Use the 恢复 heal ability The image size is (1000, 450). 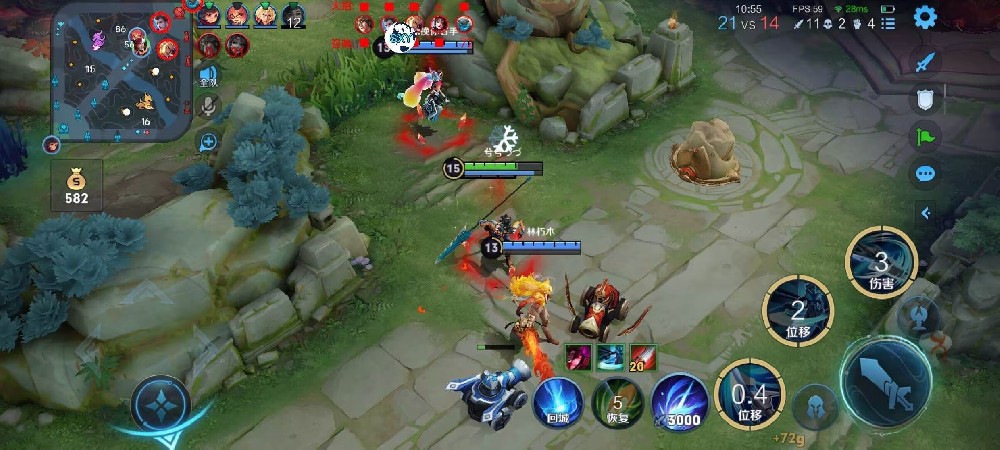pyautogui.click(x=617, y=402)
